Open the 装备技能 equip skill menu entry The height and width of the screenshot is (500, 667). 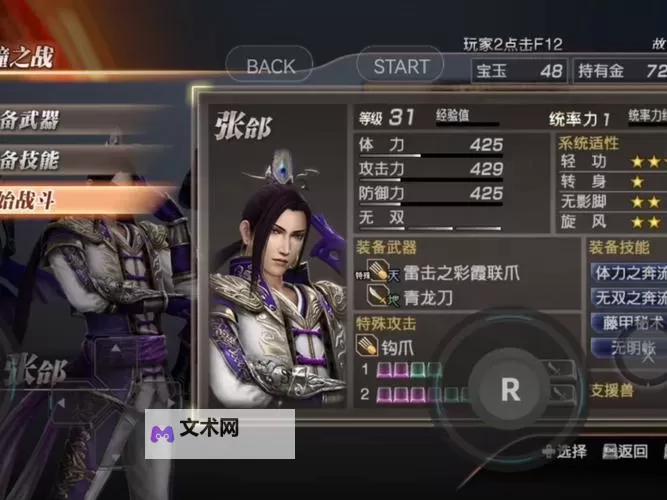point(40,160)
